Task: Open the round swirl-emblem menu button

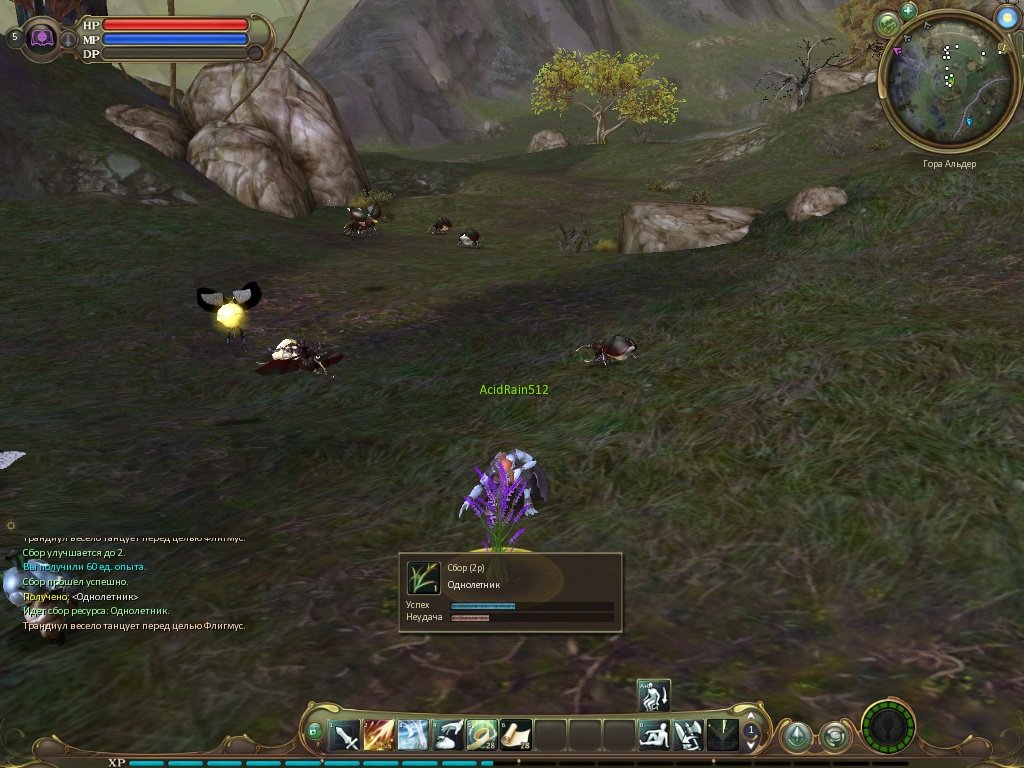Action: (x=834, y=737)
